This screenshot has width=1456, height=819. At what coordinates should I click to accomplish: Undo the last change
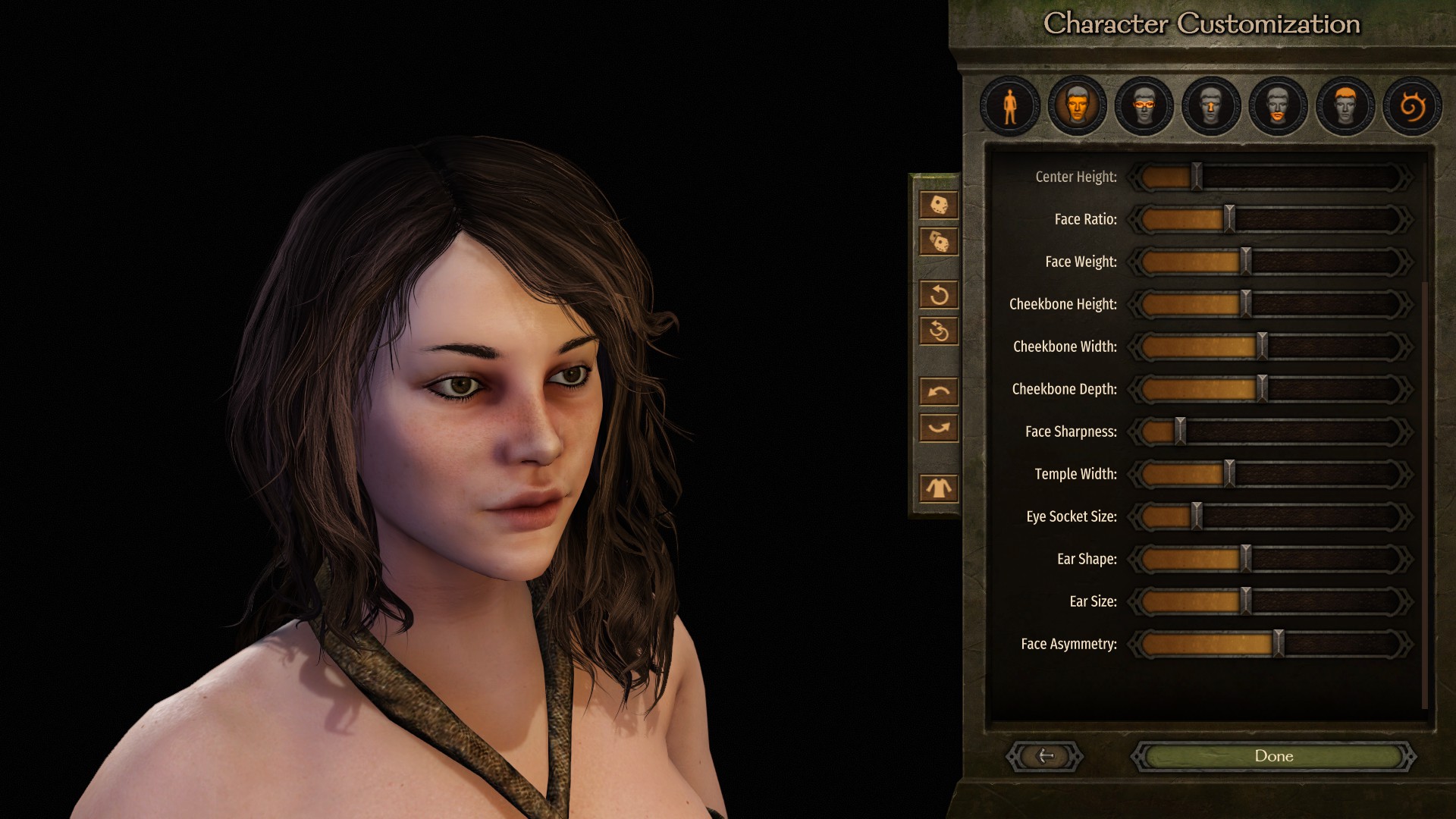tap(939, 391)
